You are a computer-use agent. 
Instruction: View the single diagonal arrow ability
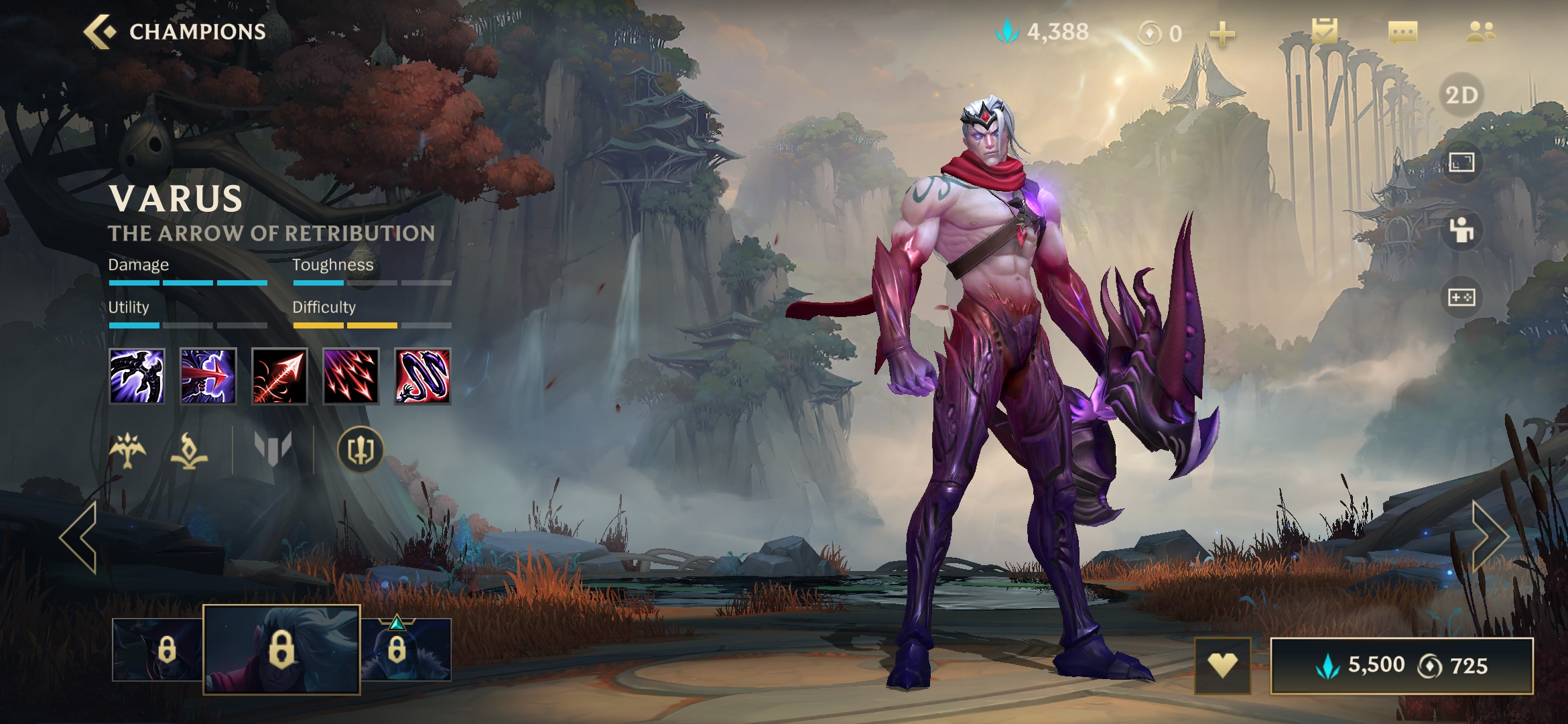[x=279, y=376]
